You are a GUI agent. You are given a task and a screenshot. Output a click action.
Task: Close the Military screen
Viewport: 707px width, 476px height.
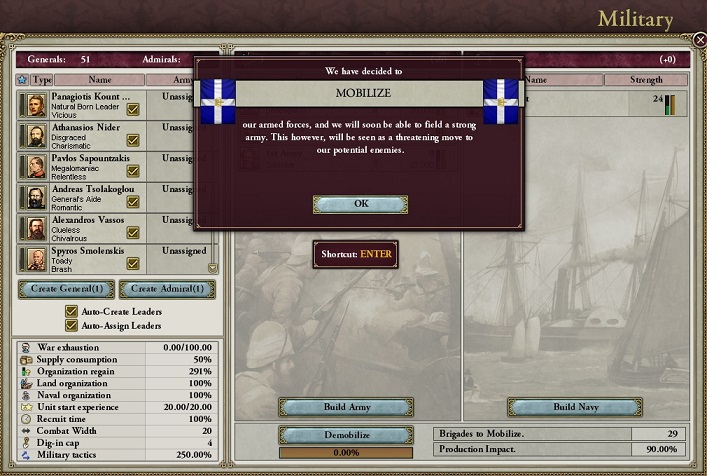(699, 40)
